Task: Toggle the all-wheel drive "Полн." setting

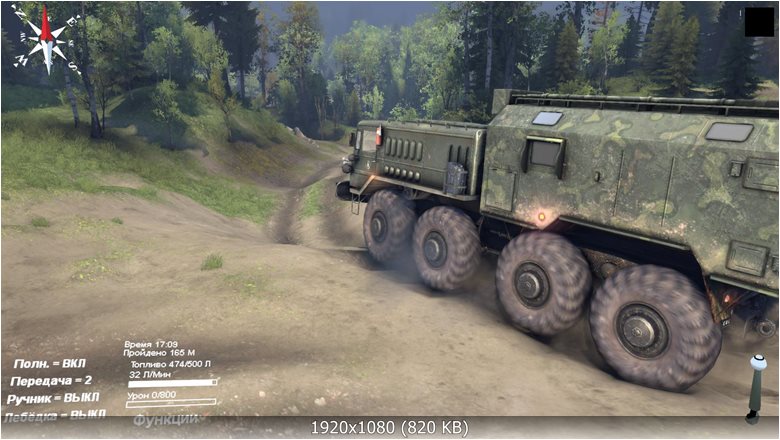Action: 52,365
